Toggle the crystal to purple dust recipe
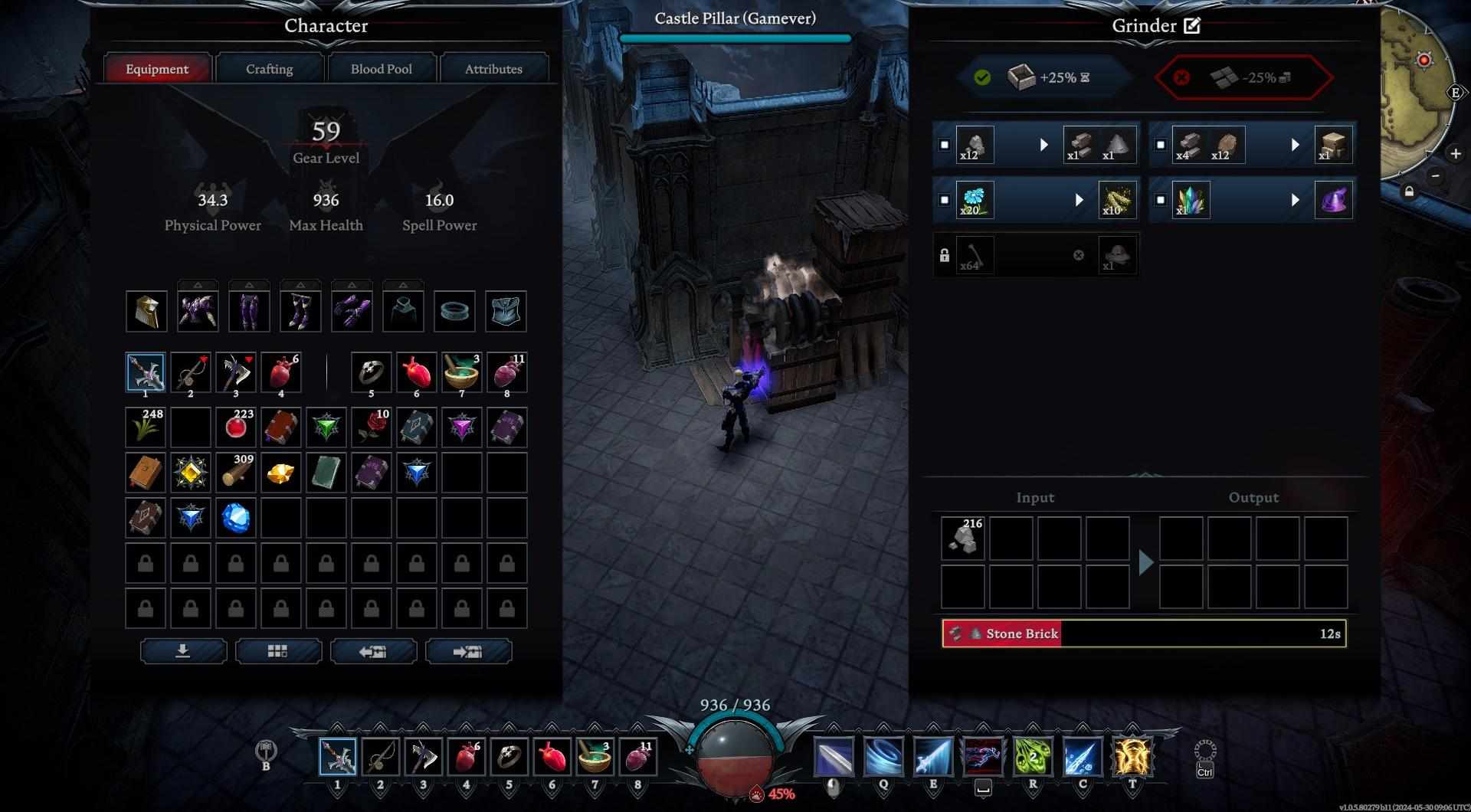The width and height of the screenshot is (1471, 812). [1161, 200]
